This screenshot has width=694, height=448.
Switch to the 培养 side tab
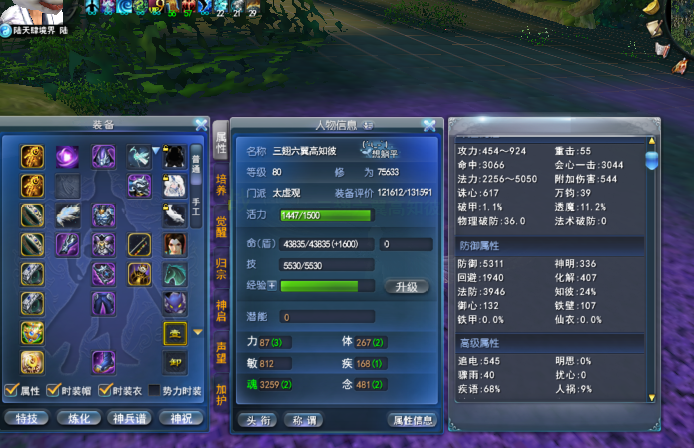[x=221, y=184]
